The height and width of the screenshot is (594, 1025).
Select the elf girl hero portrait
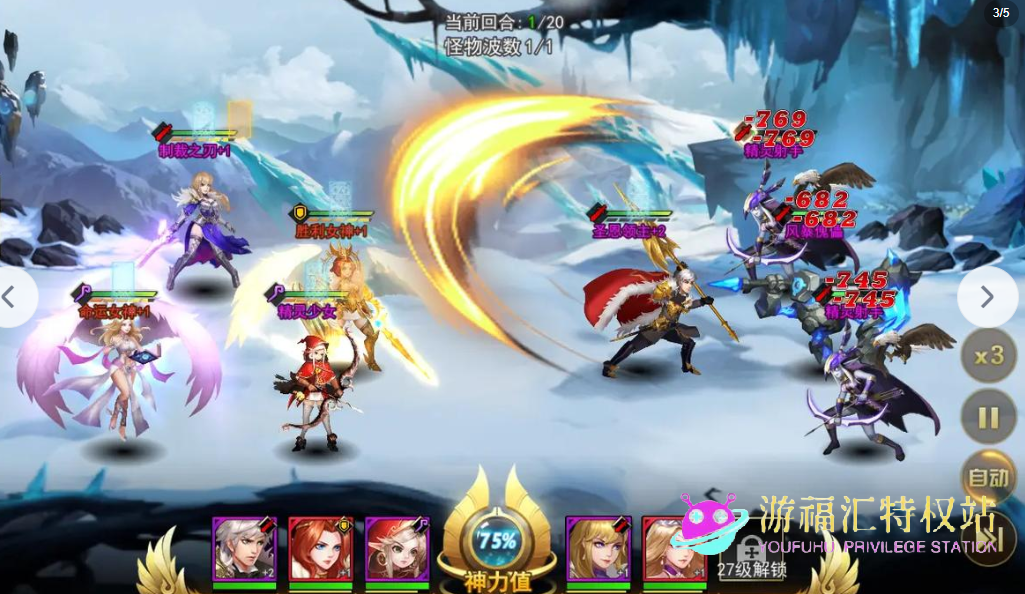(396, 549)
